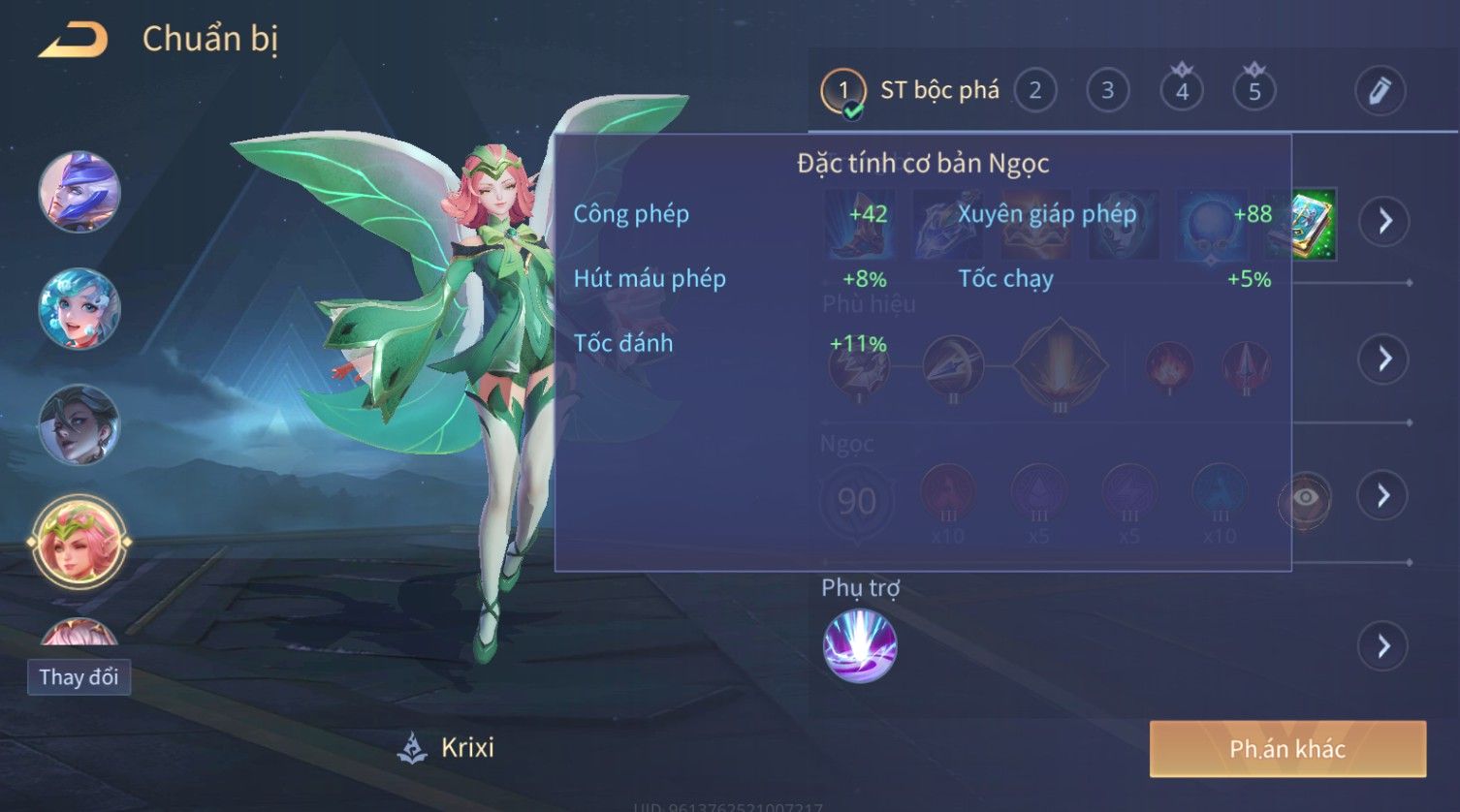Open the equipment build arrow
The height and width of the screenshot is (812, 1460).
click(x=1383, y=221)
